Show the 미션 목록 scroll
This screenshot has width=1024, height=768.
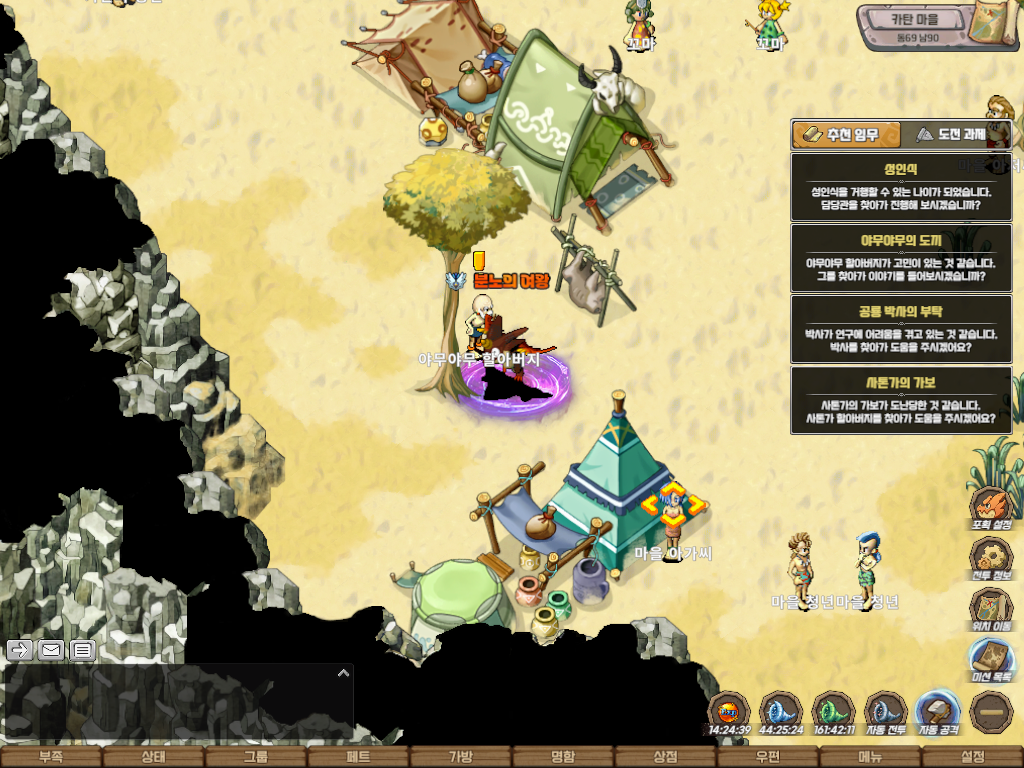(x=991, y=658)
